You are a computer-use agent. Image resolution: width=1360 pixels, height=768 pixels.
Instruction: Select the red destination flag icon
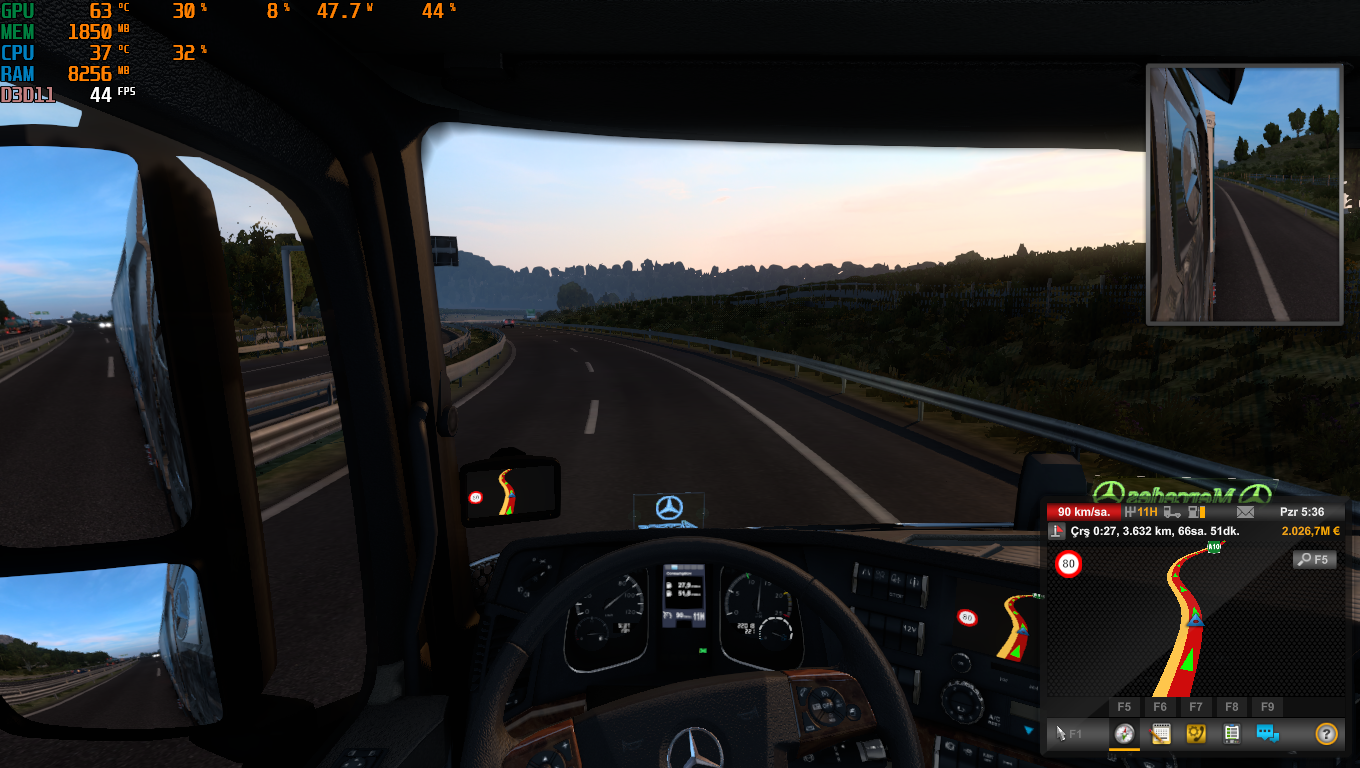[1056, 531]
